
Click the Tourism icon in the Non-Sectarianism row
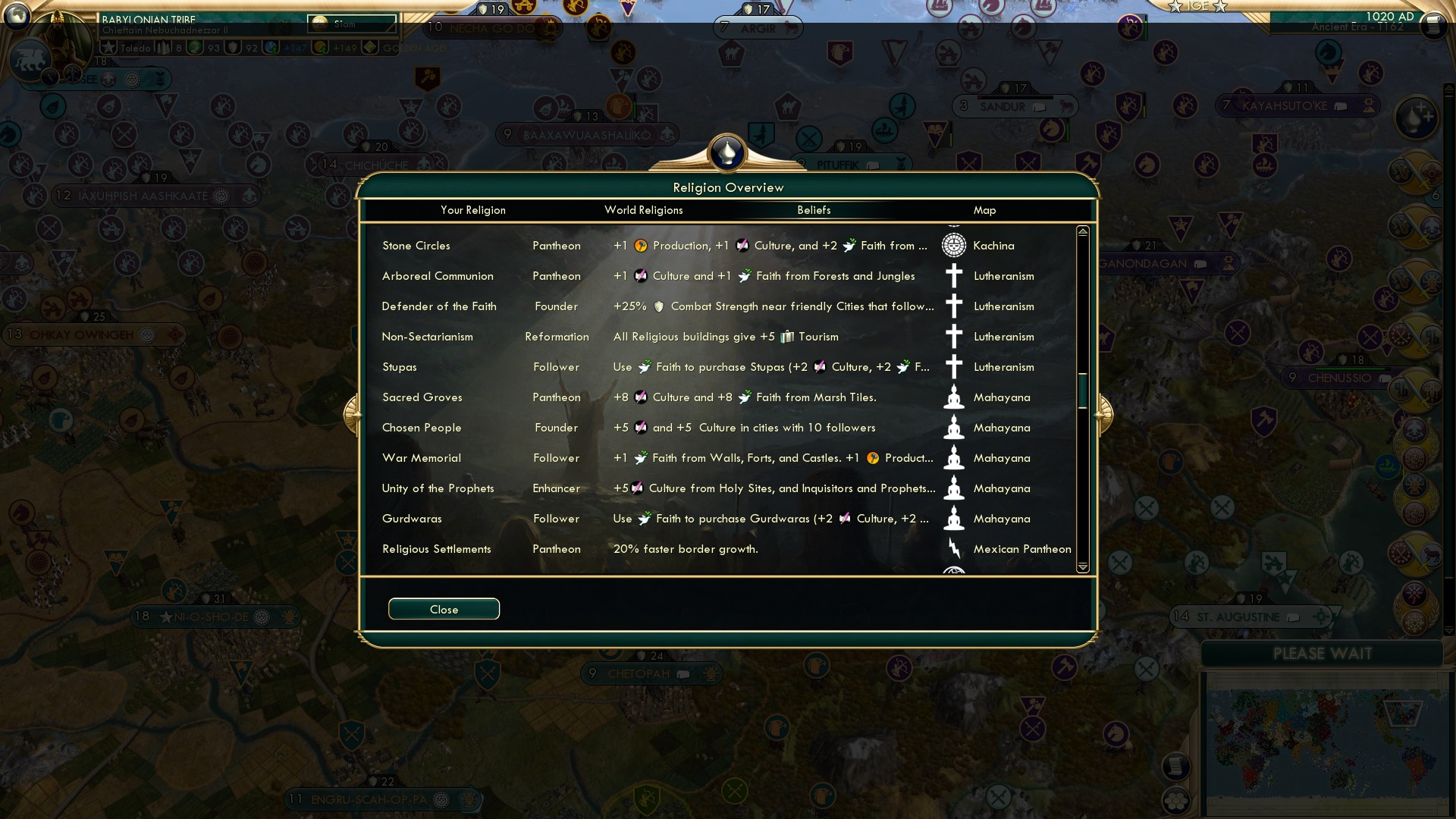(789, 337)
